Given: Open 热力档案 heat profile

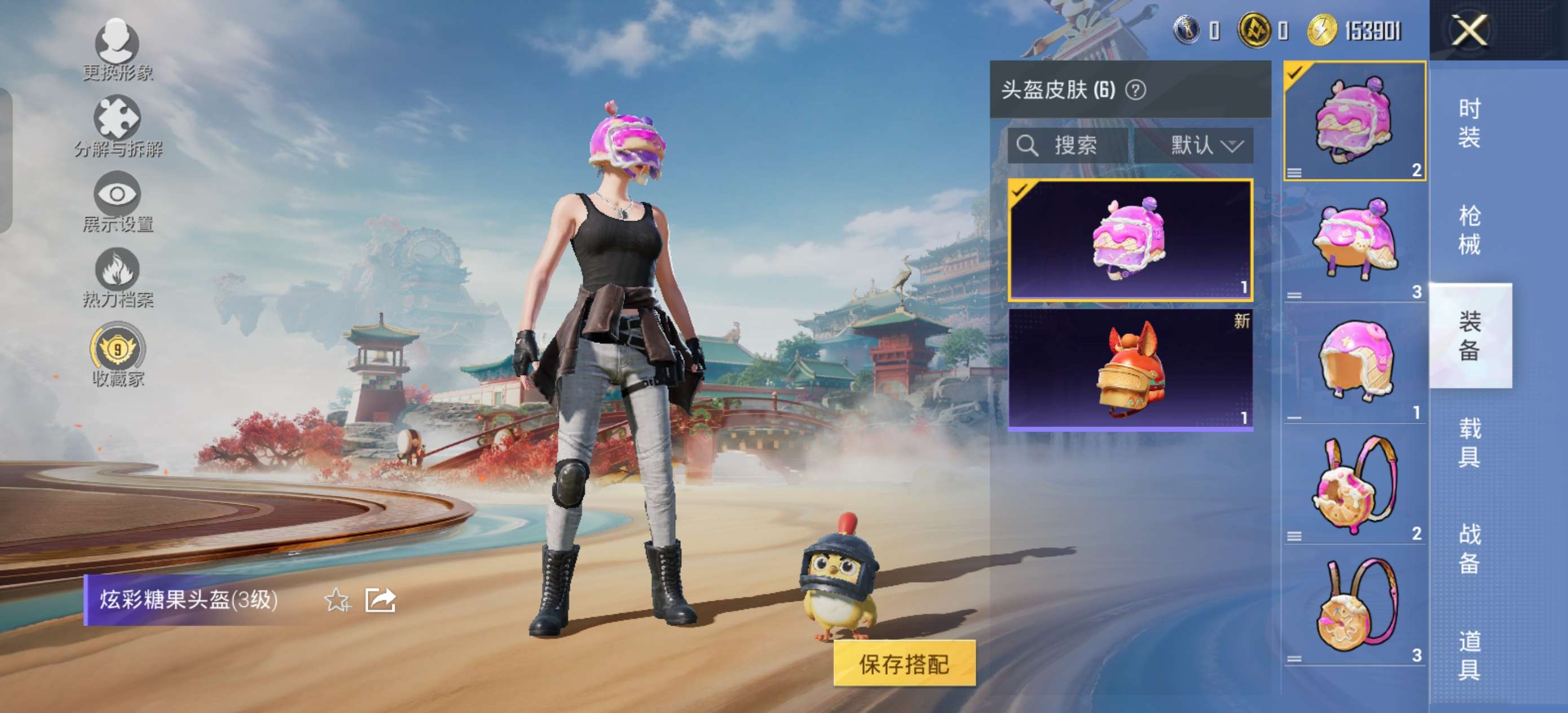Looking at the screenshot, I should [x=117, y=277].
